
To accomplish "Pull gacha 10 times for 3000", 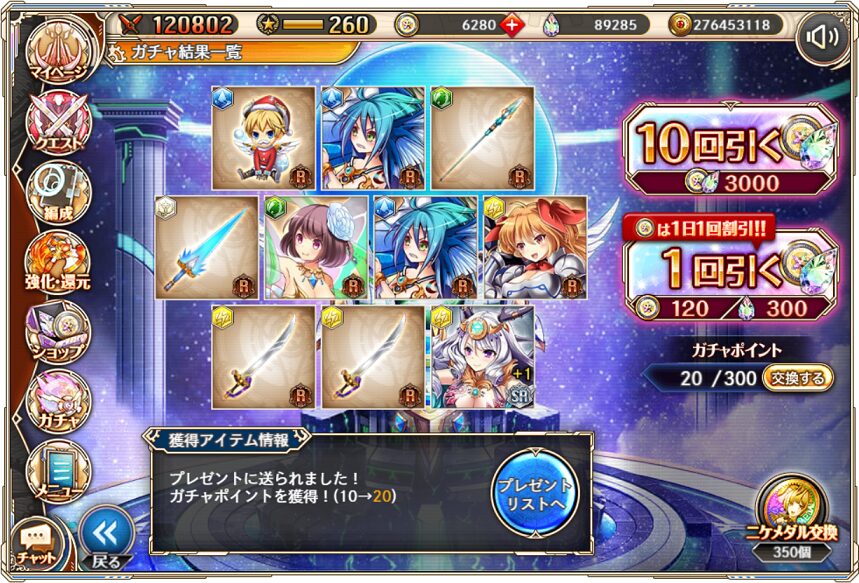I will (x=728, y=150).
